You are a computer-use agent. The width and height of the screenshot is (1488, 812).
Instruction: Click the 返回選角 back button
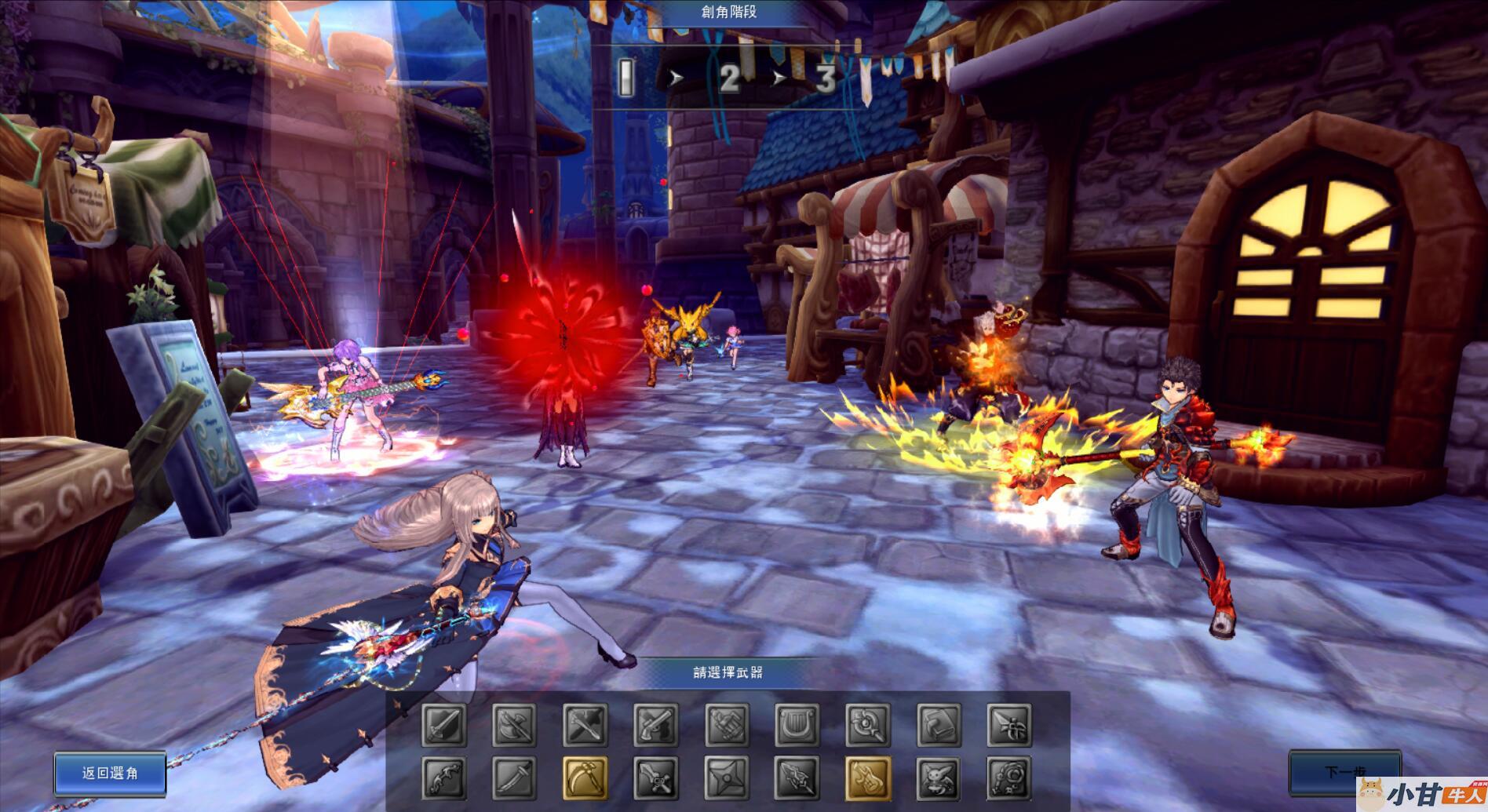(x=110, y=773)
